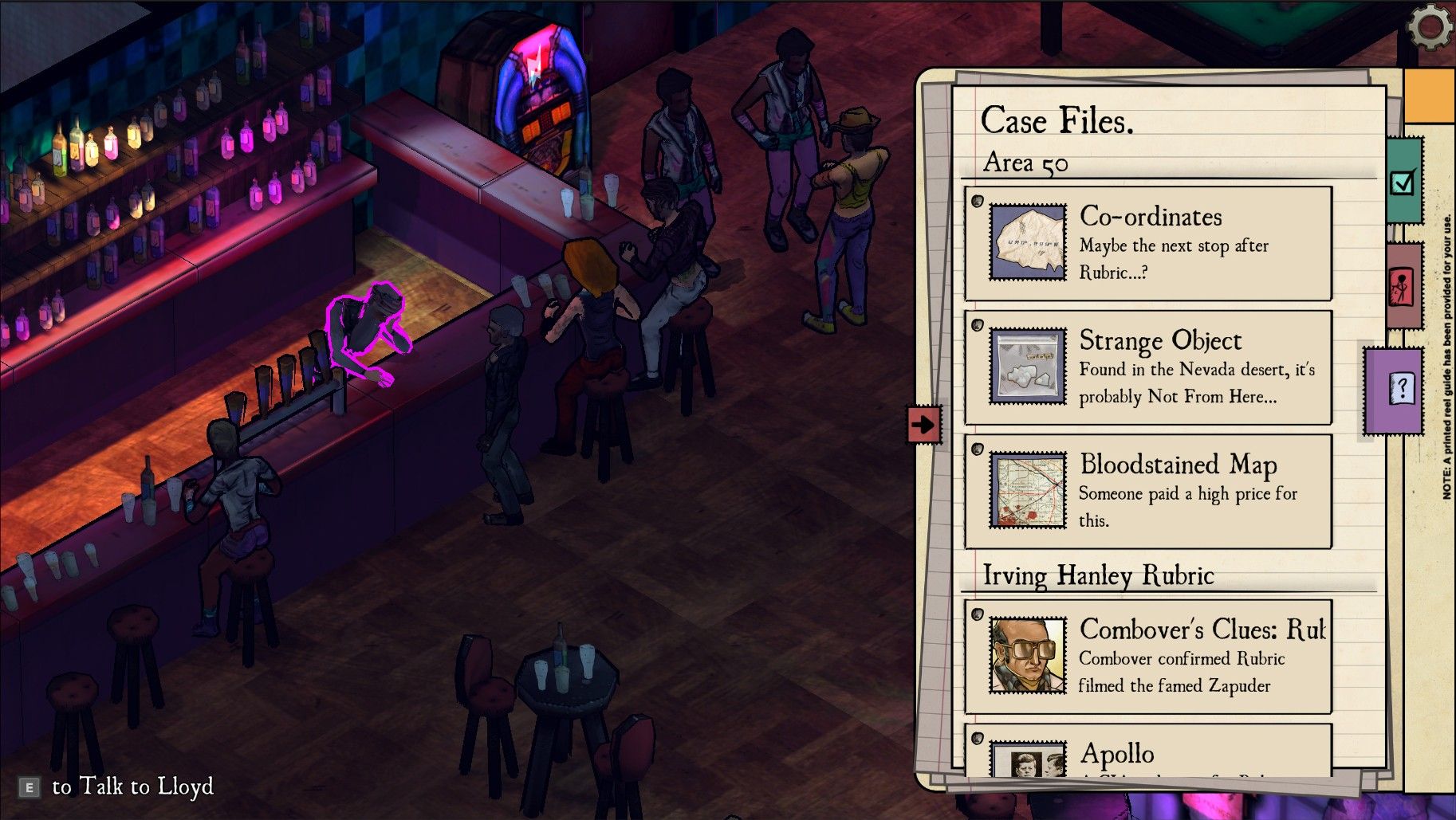View the Bloodstained Map entry
The image size is (1456, 820).
click(x=1147, y=491)
